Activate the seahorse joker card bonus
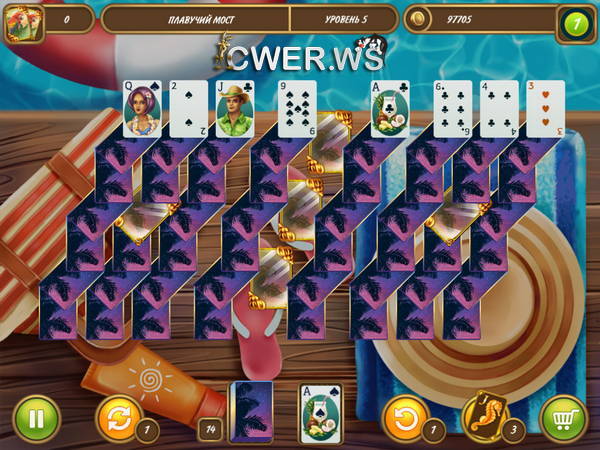The image size is (600, 450). [485, 415]
